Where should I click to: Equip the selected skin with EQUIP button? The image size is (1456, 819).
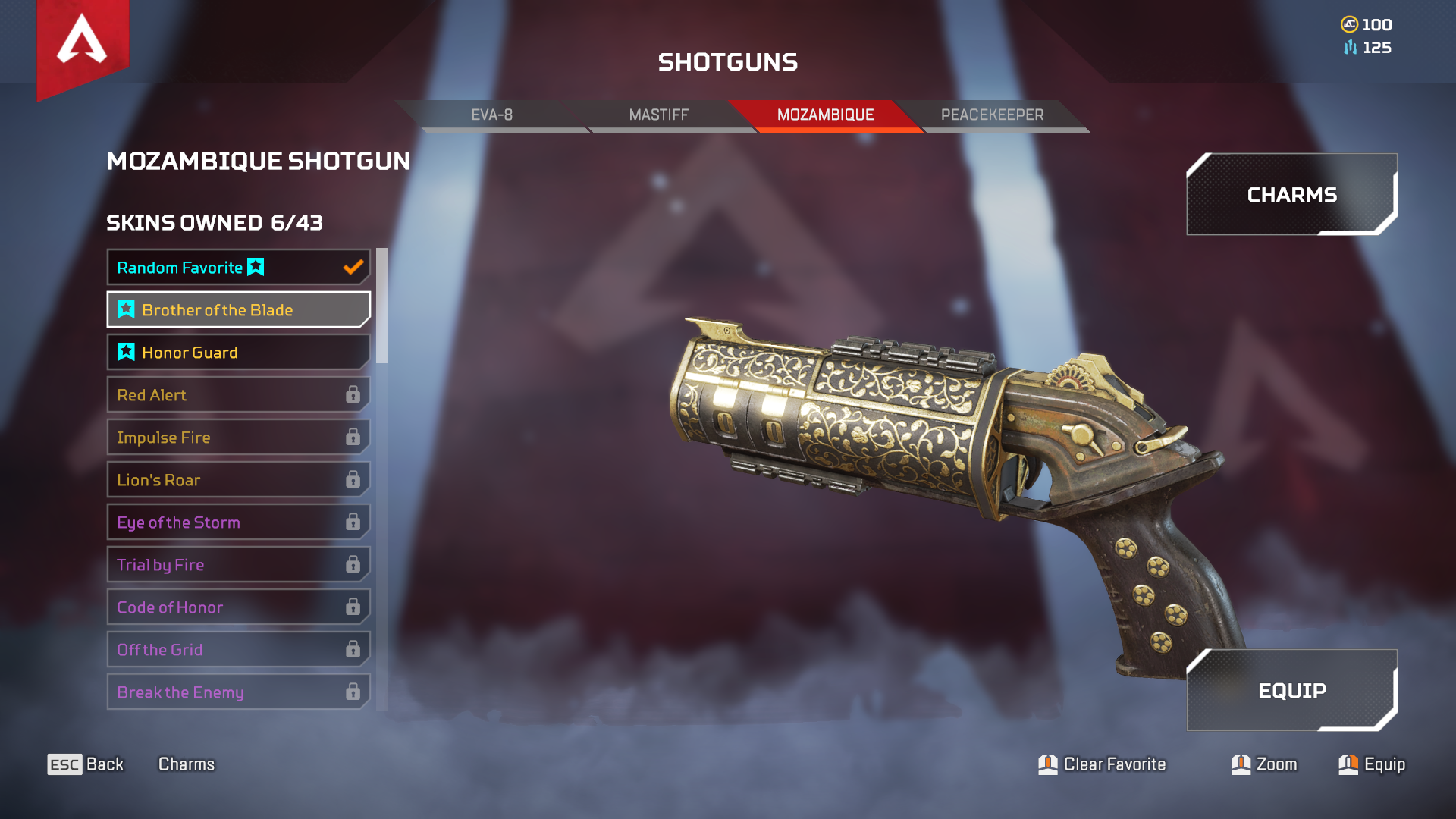click(1291, 691)
